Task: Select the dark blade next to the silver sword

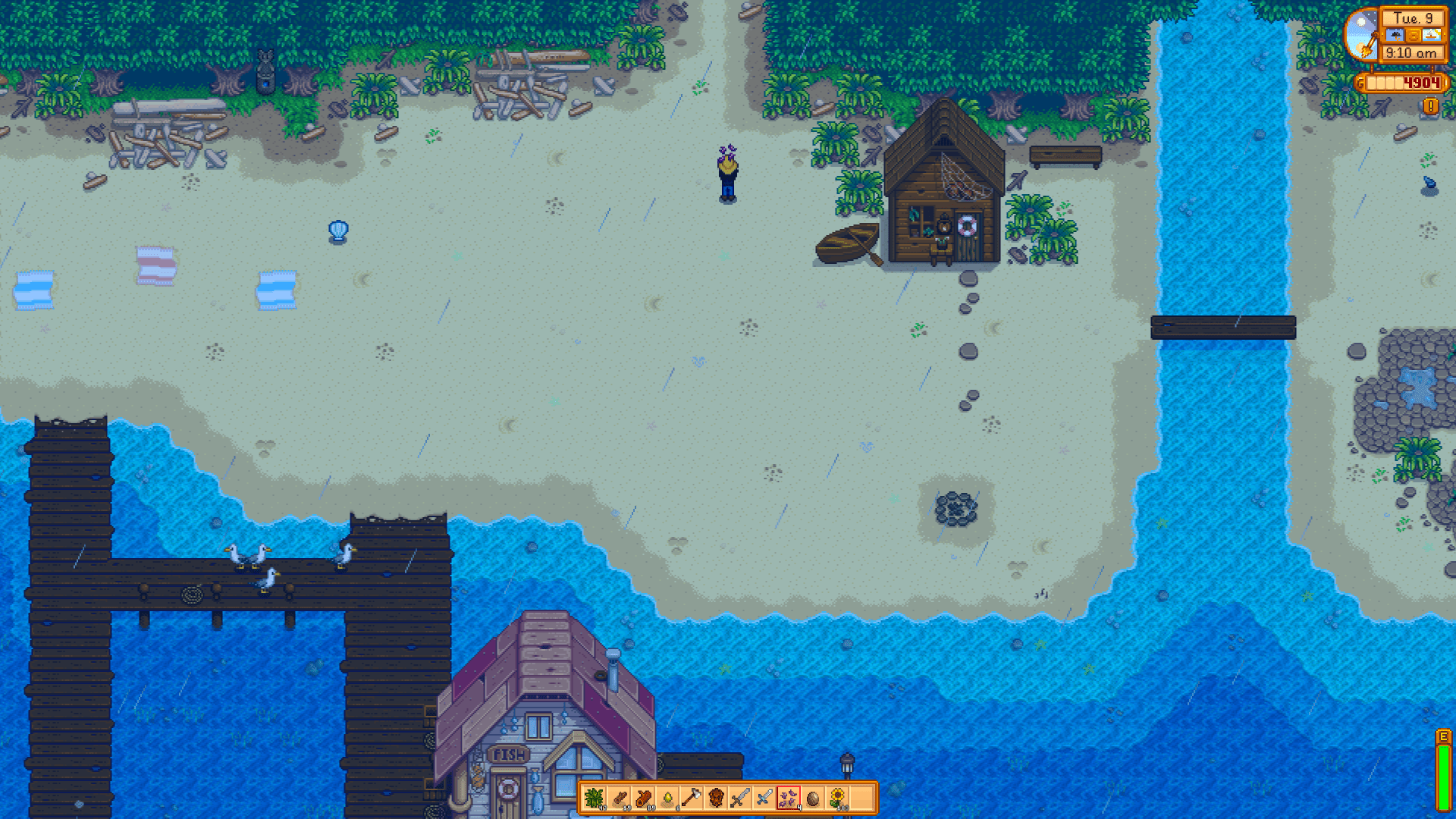Action: click(764, 797)
